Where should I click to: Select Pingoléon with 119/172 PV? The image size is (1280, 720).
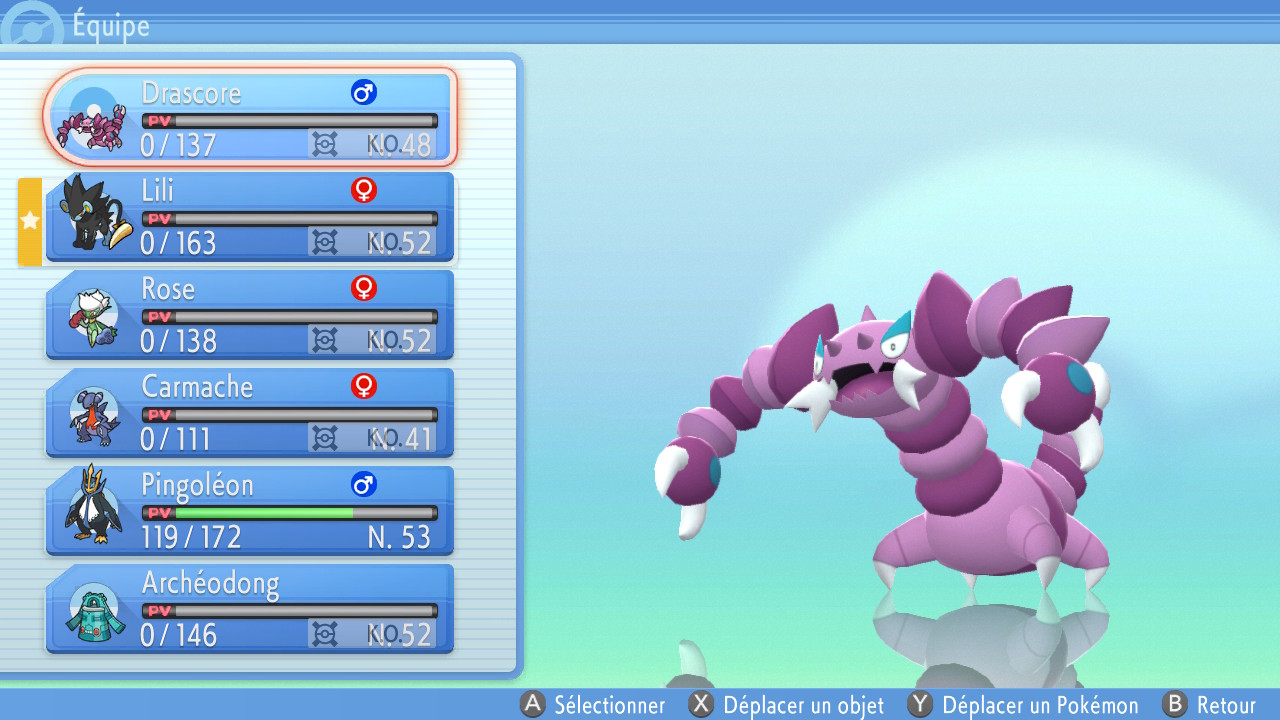click(250, 510)
